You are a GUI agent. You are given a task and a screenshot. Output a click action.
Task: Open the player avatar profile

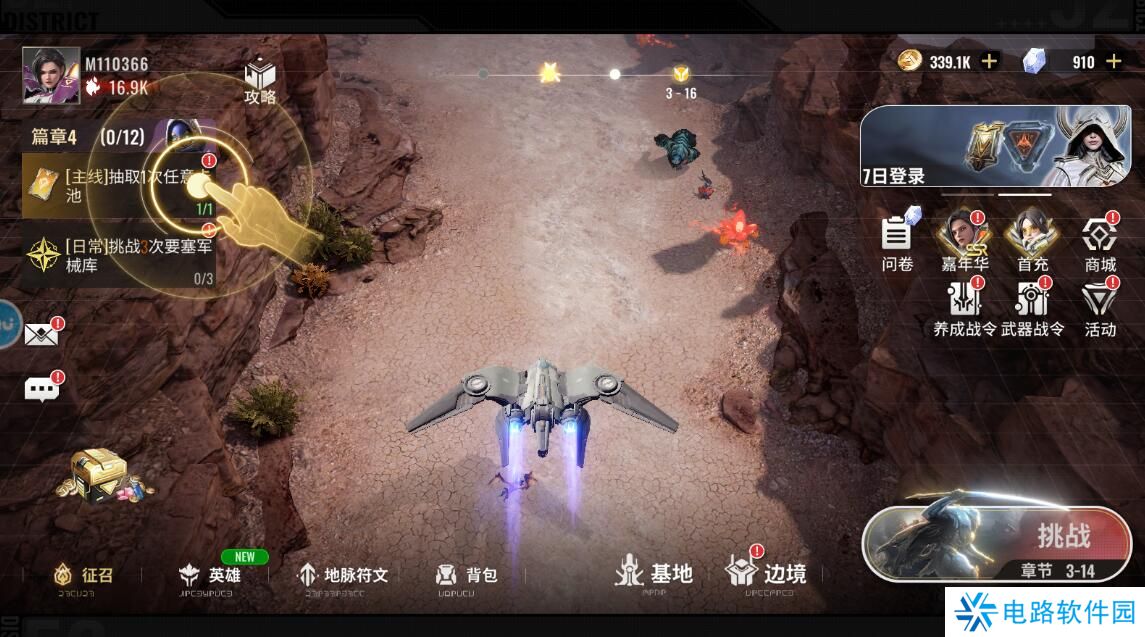click(x=51, y=75)
